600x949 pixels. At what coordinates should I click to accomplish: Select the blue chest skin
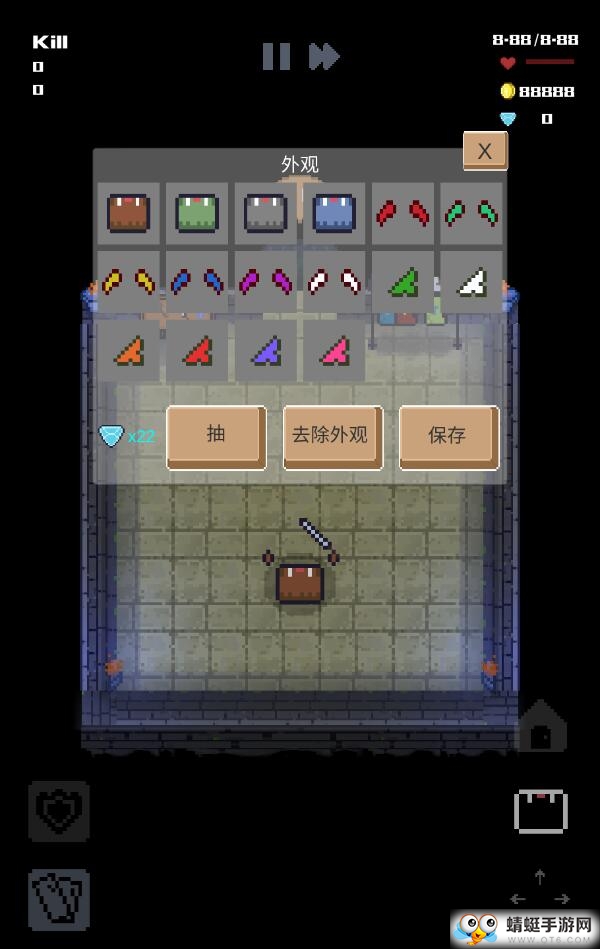tap(334, 214)
